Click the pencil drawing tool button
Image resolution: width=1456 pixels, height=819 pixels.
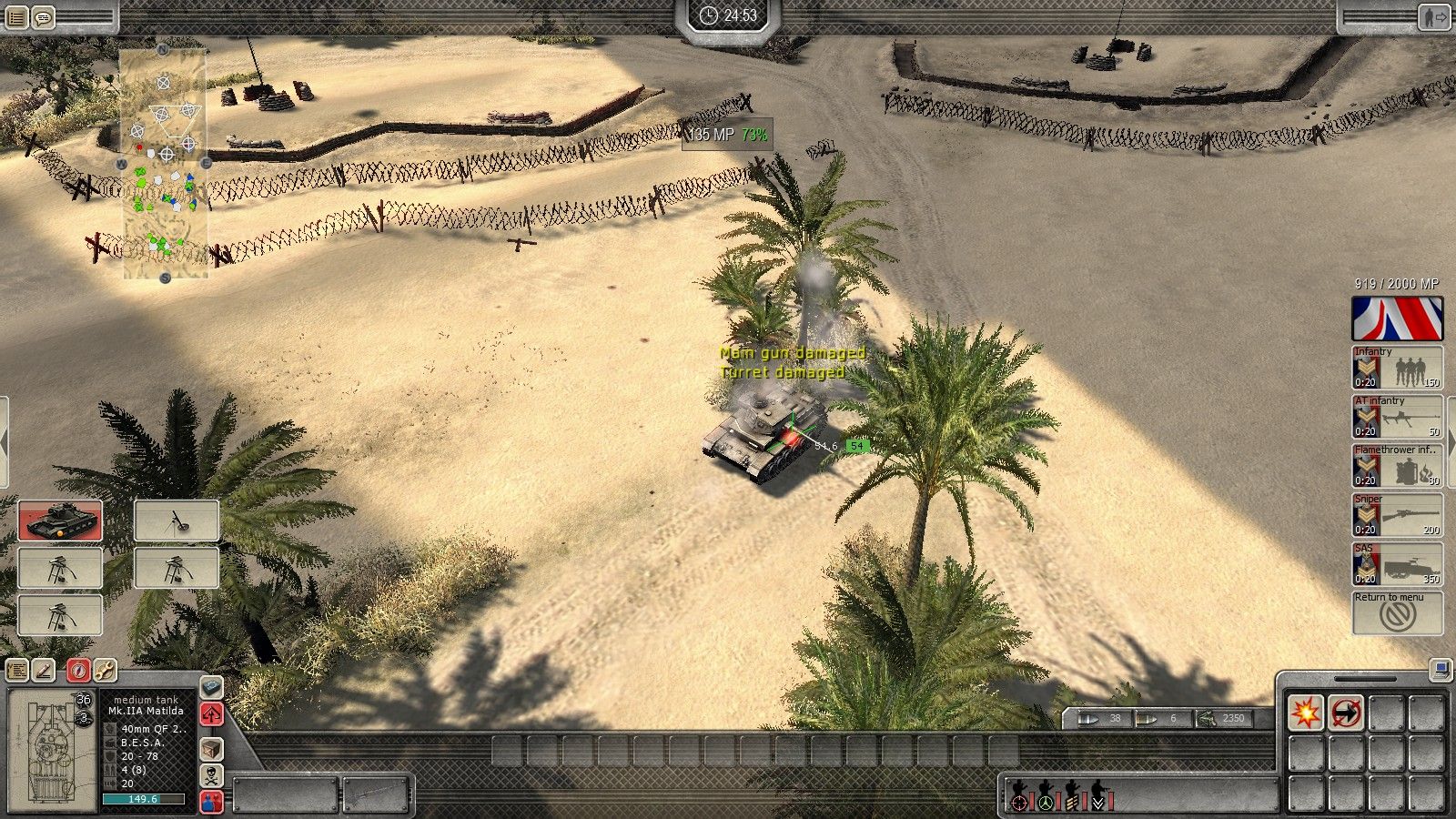pos(44,671)
